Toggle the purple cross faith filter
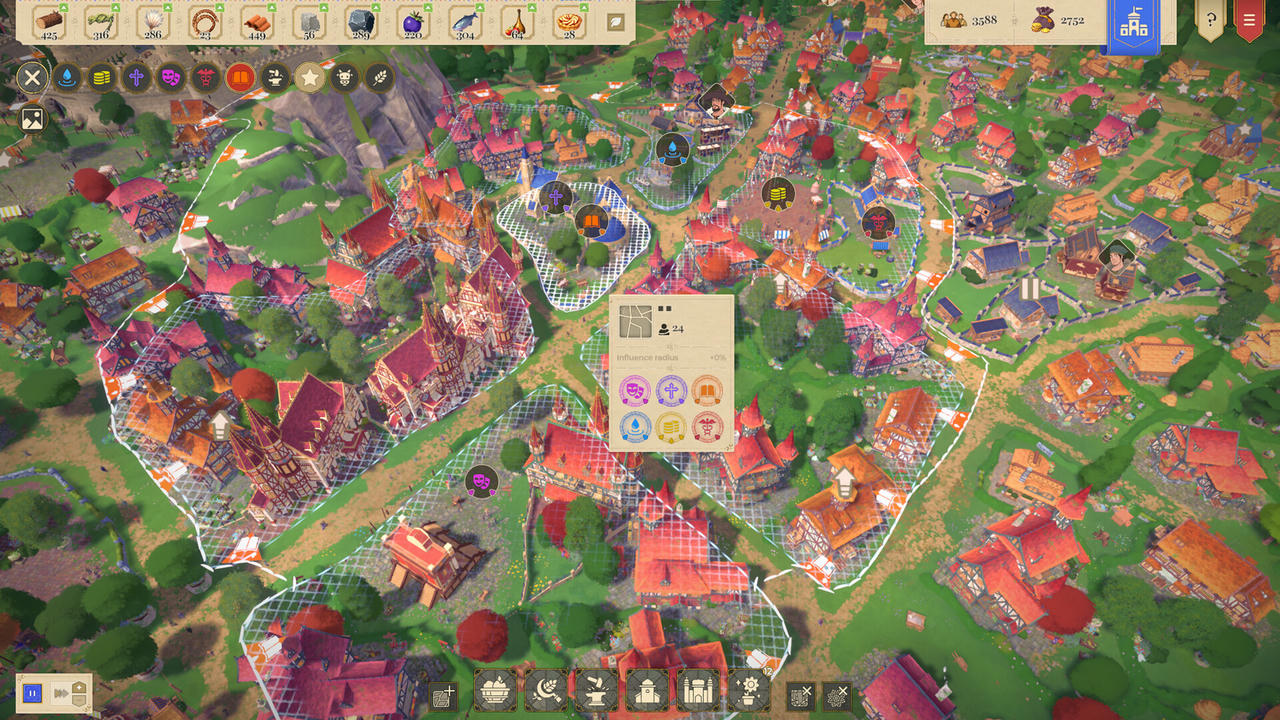Viewport: 1280px width, 720px height. click(136, 77)
